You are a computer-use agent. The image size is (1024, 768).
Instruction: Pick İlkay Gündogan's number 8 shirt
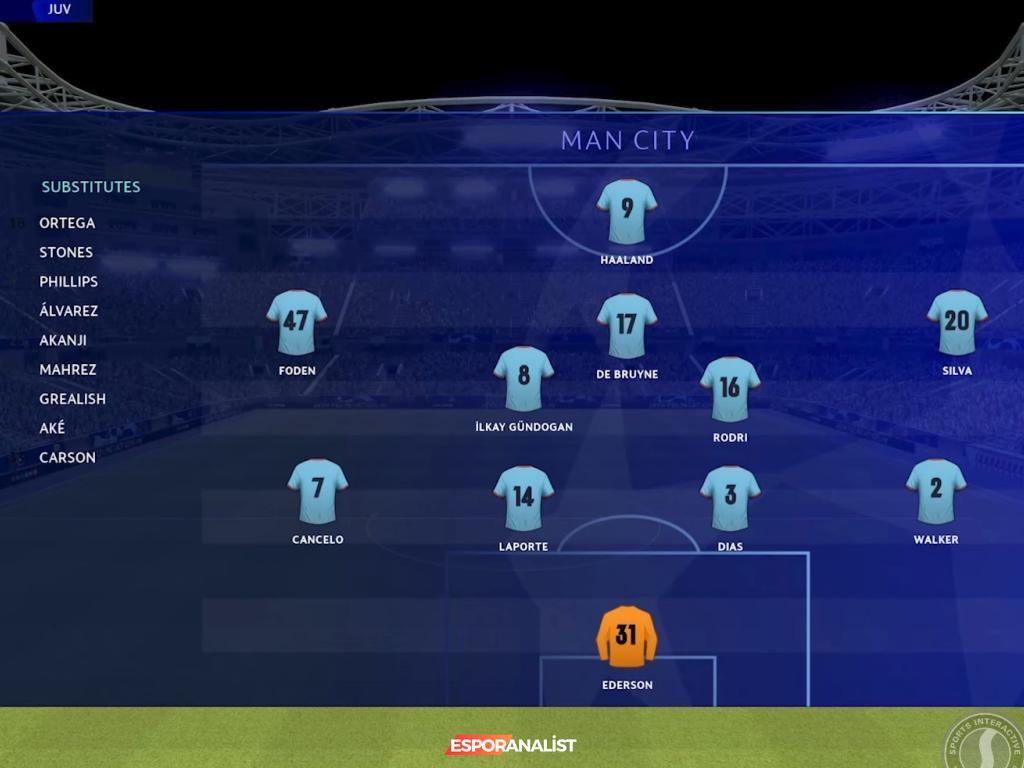click(523, 378)
